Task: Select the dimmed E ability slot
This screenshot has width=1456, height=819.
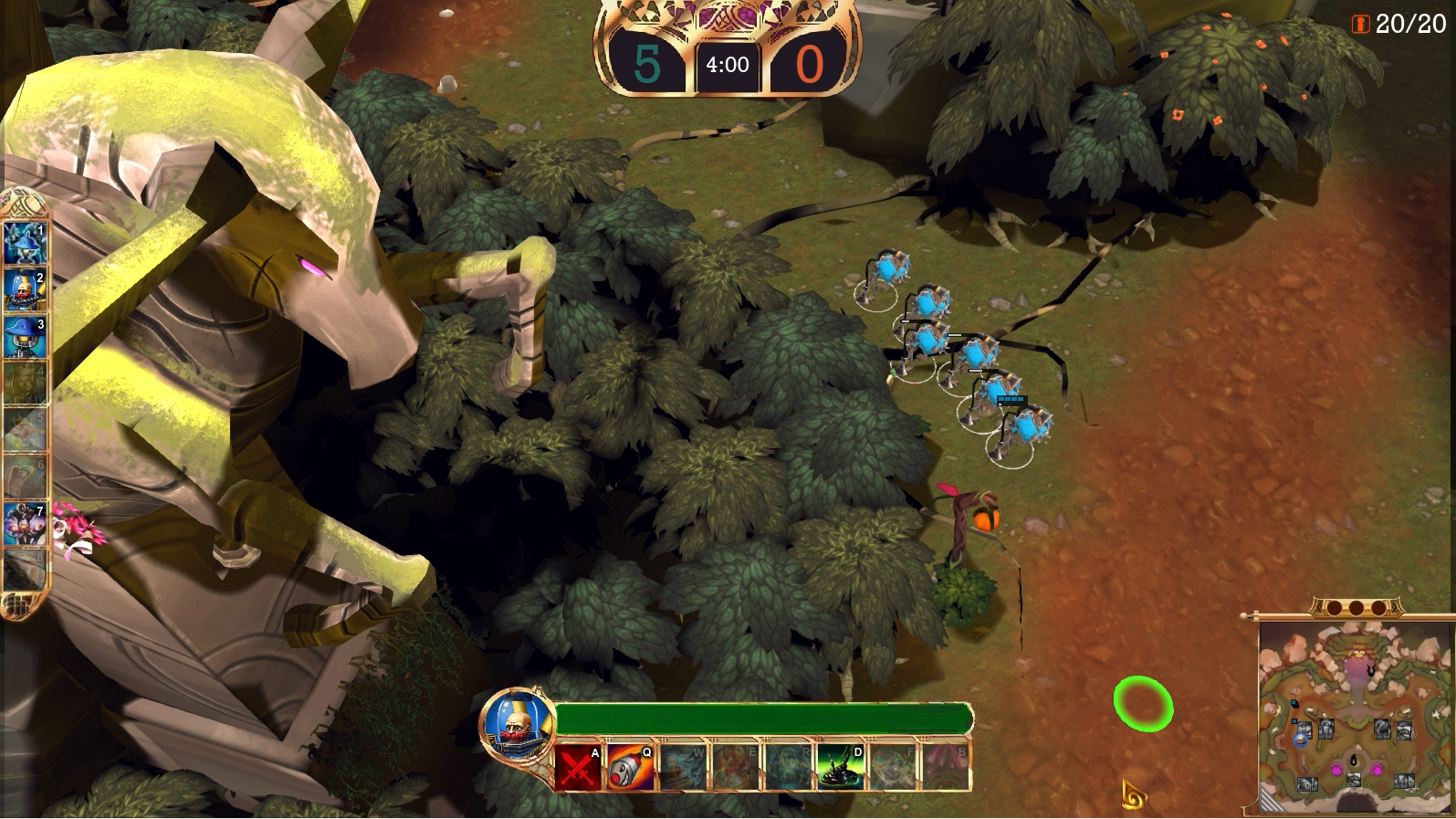Action: click(736, 767)
